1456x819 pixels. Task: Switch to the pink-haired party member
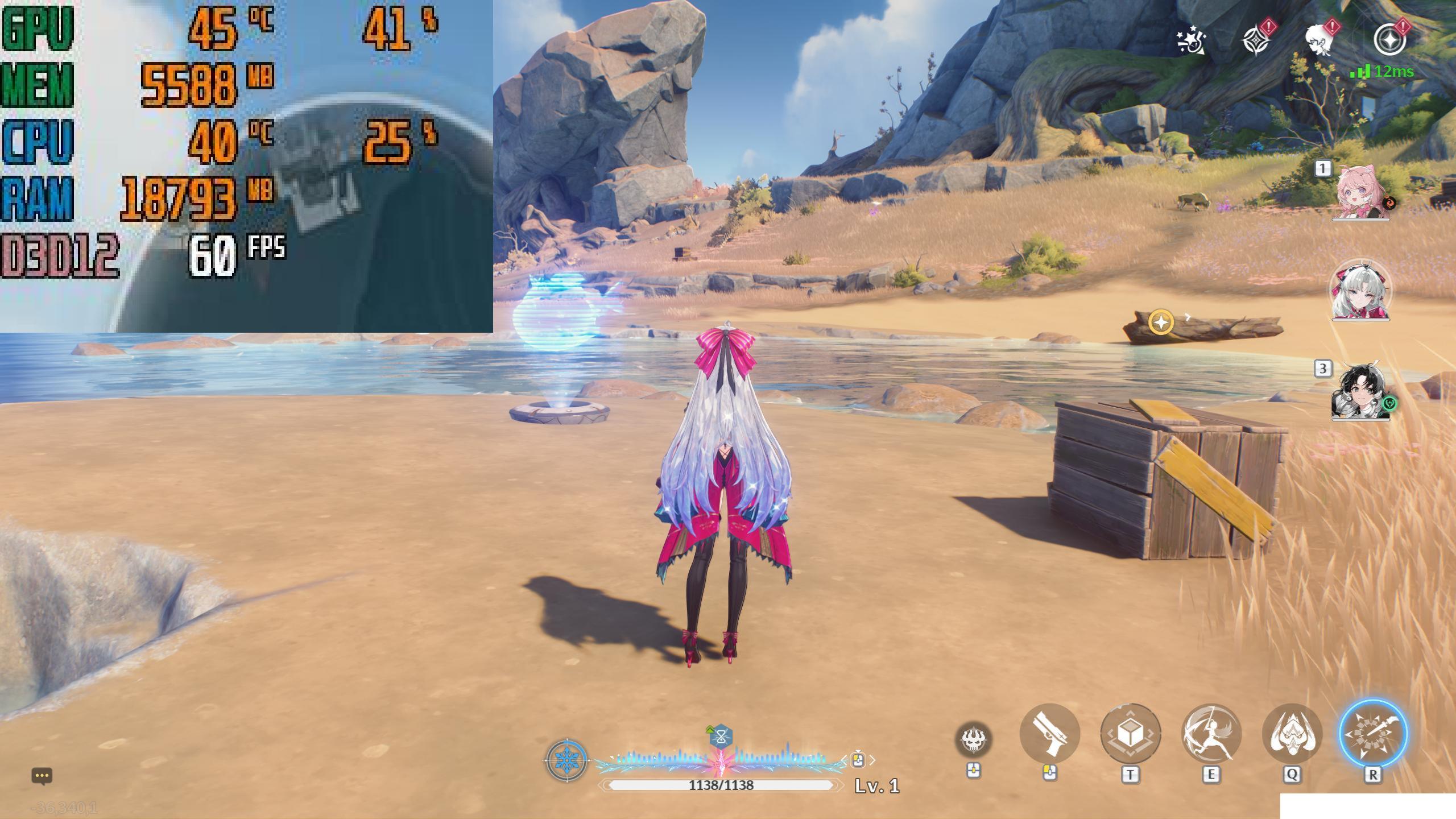[1360, 192]
